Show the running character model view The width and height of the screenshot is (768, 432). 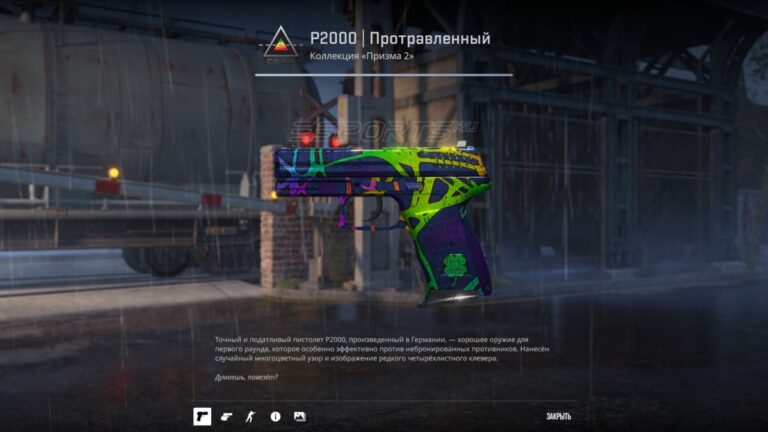250,415
